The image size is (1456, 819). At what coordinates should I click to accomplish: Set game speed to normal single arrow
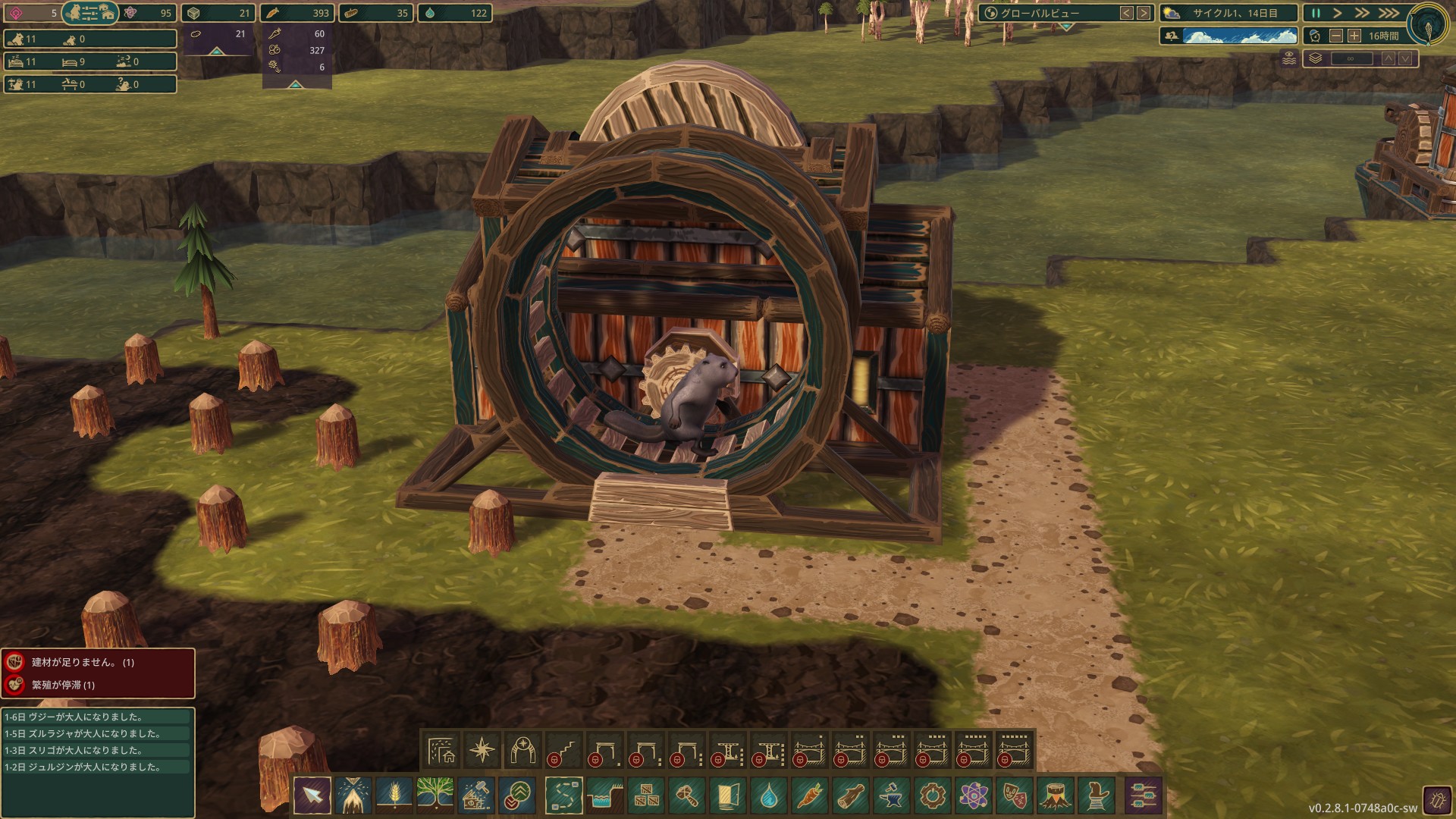pos(1338,14)
